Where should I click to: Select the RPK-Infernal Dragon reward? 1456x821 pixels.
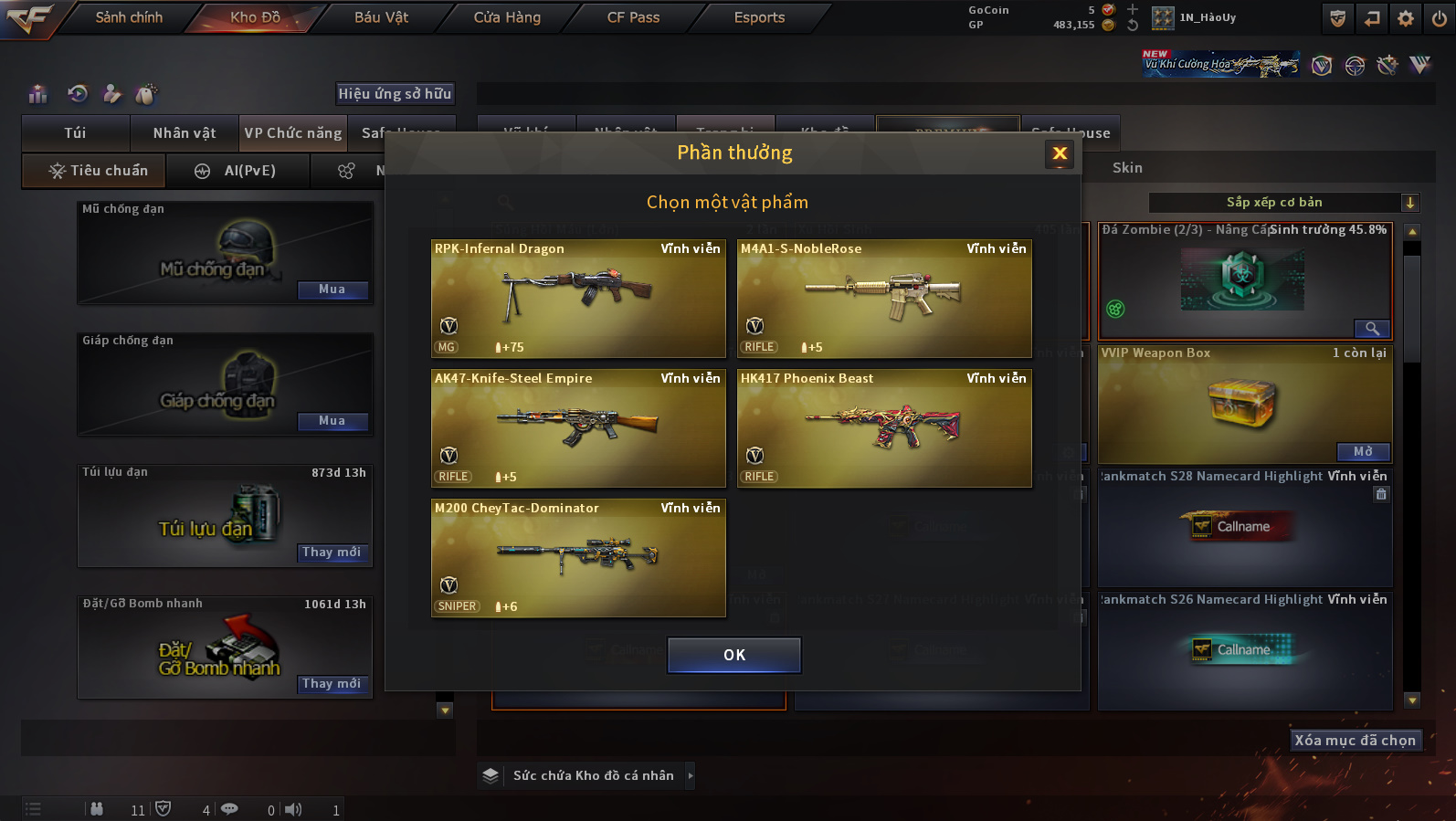[578, 298]
